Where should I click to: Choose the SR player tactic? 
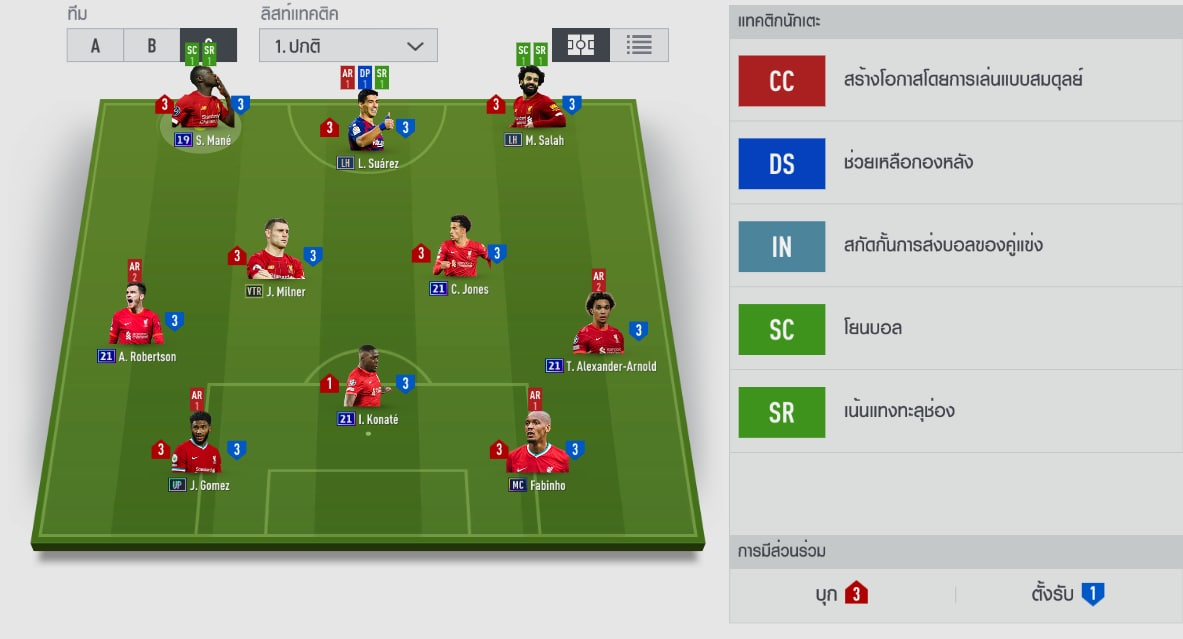(x=781, y=412)
